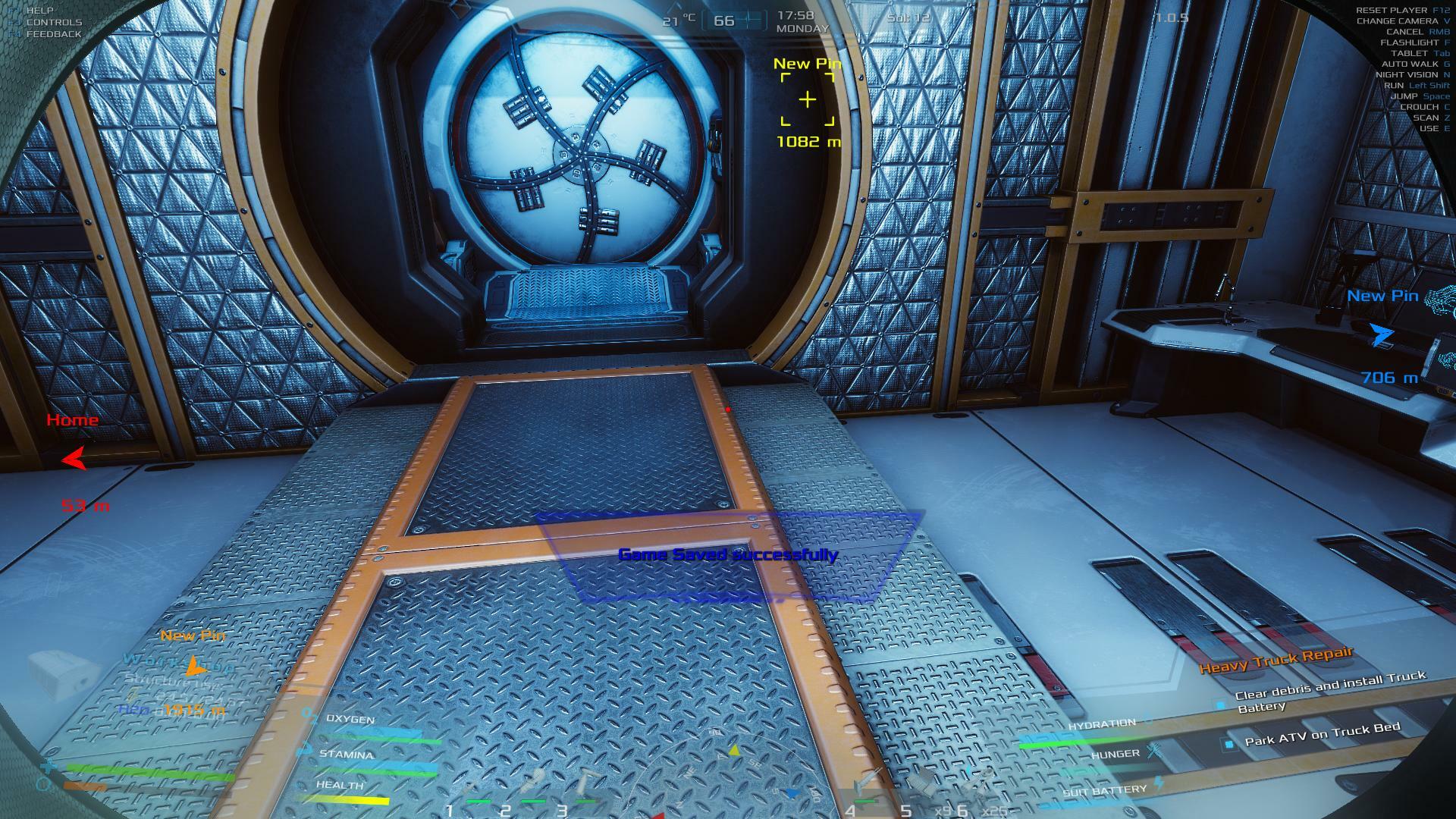The height and width of the screenshot is (819, 1456).
Task: Select the Clear debris and install Truck Battery objective
Action: pyautogui.click(x=1329, y=691)
